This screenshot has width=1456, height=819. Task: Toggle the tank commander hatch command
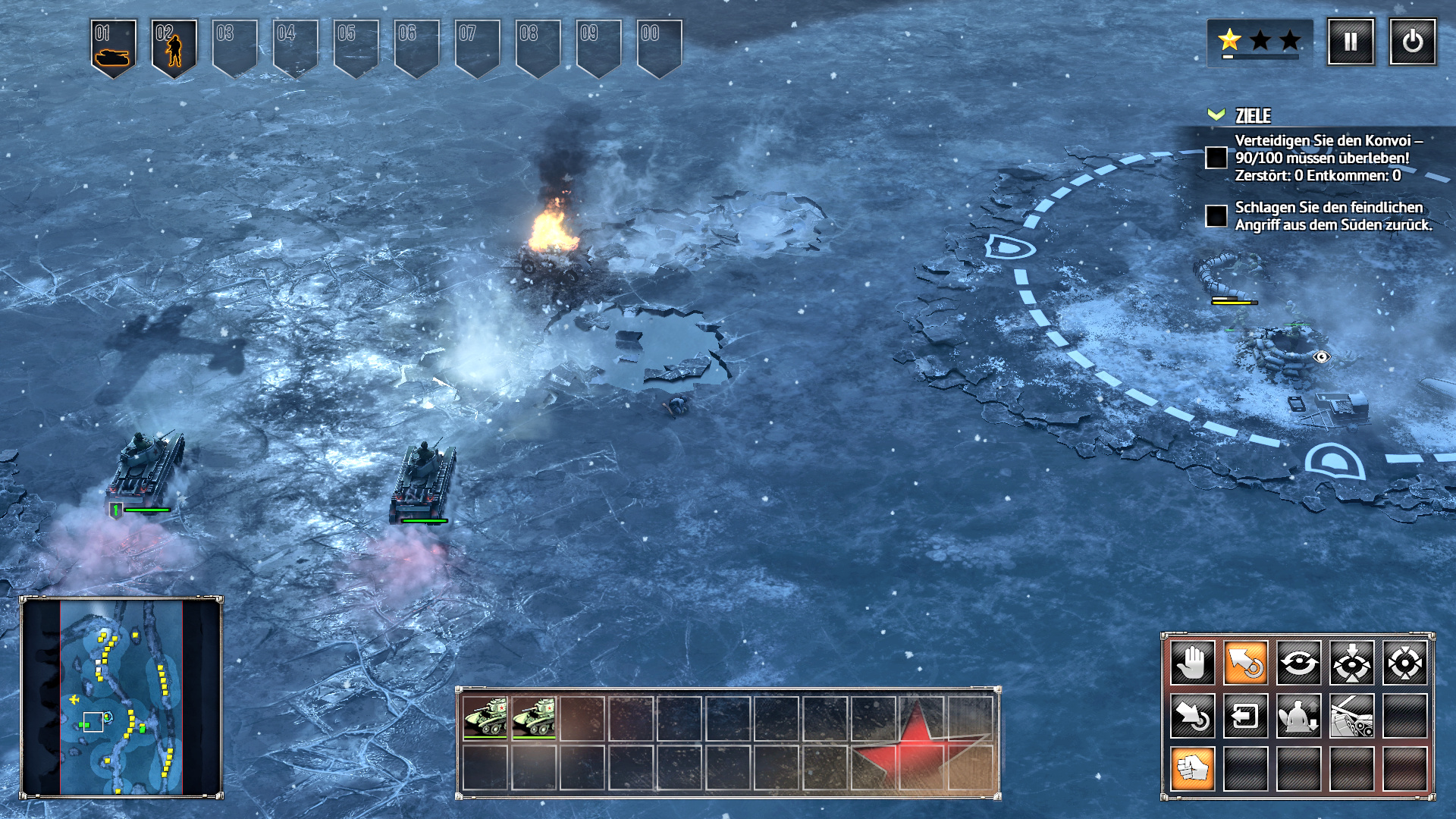pos(1298,716)
